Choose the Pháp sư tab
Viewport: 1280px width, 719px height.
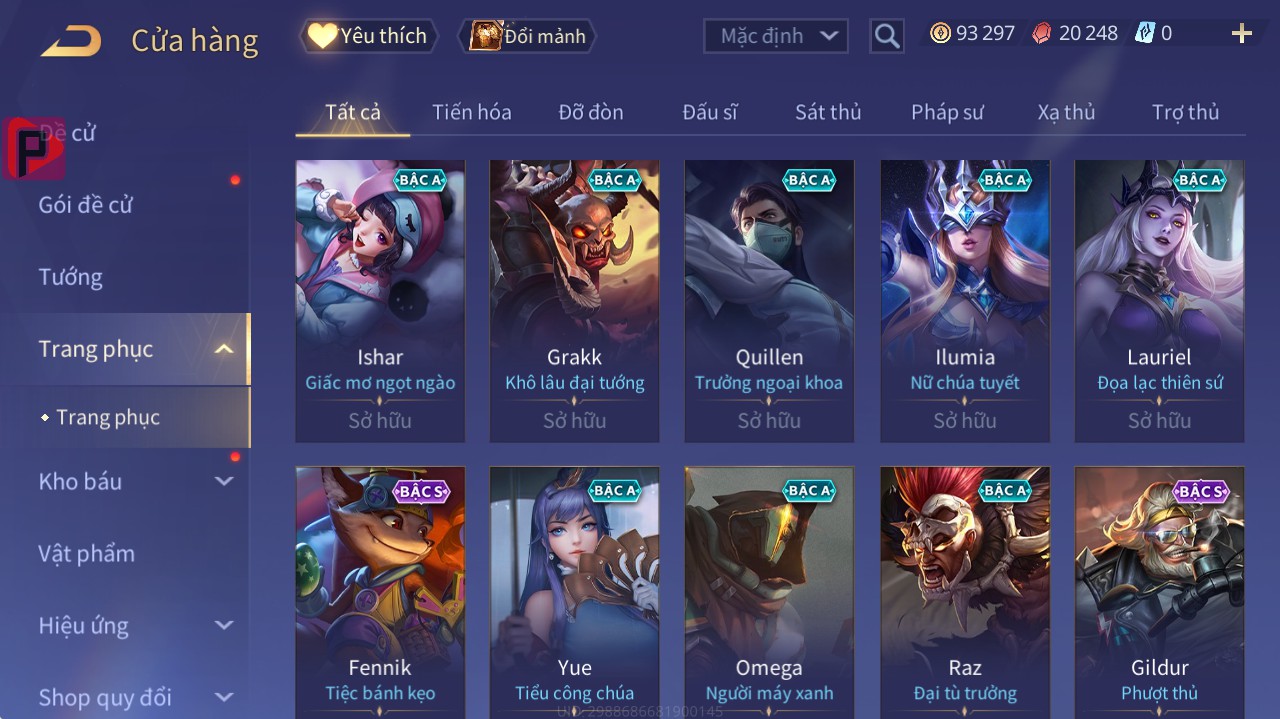click(947, 112)
